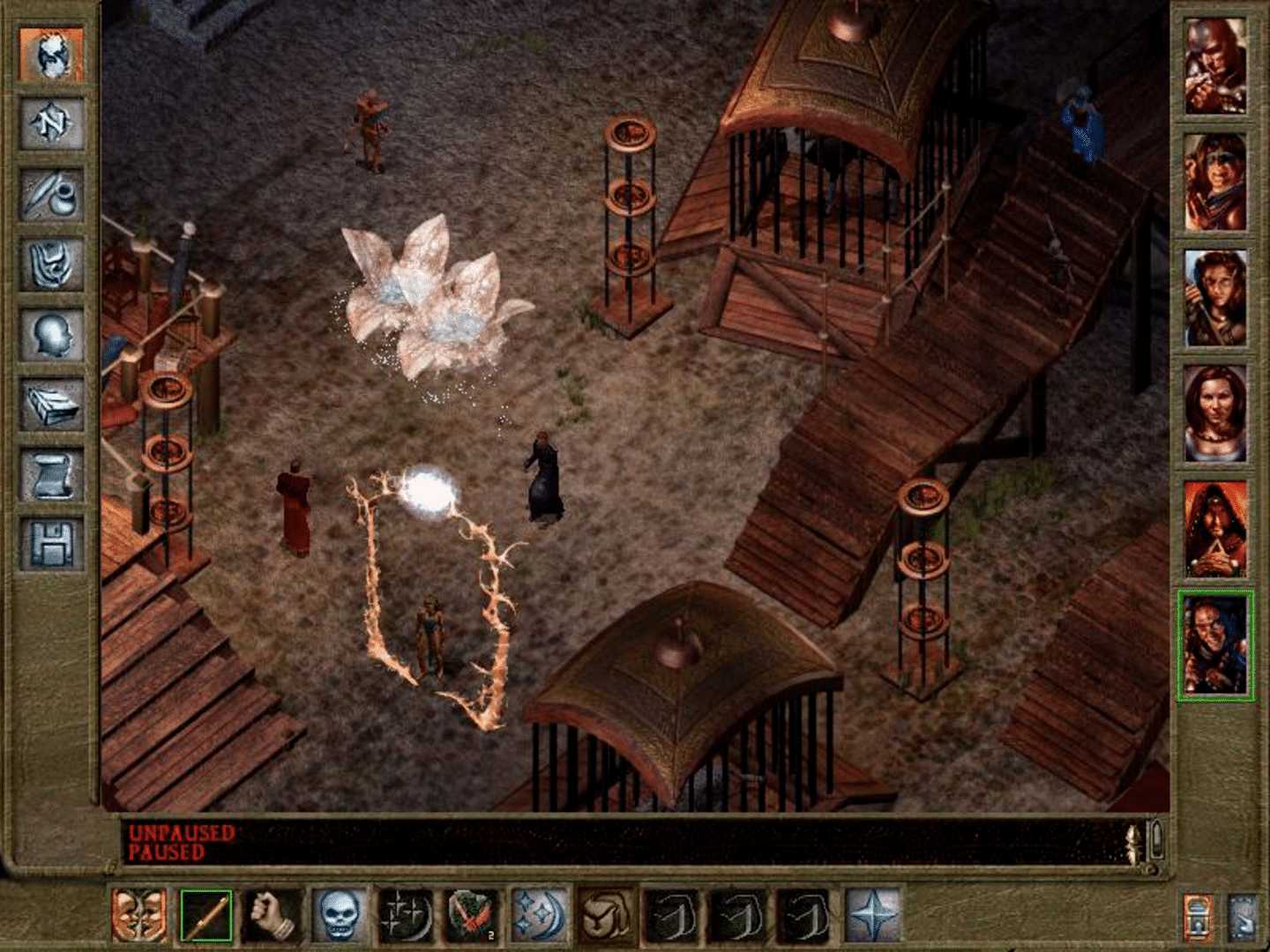
Task: Select the green-highlighted party portrait
Action: (x=1215, y=643)
